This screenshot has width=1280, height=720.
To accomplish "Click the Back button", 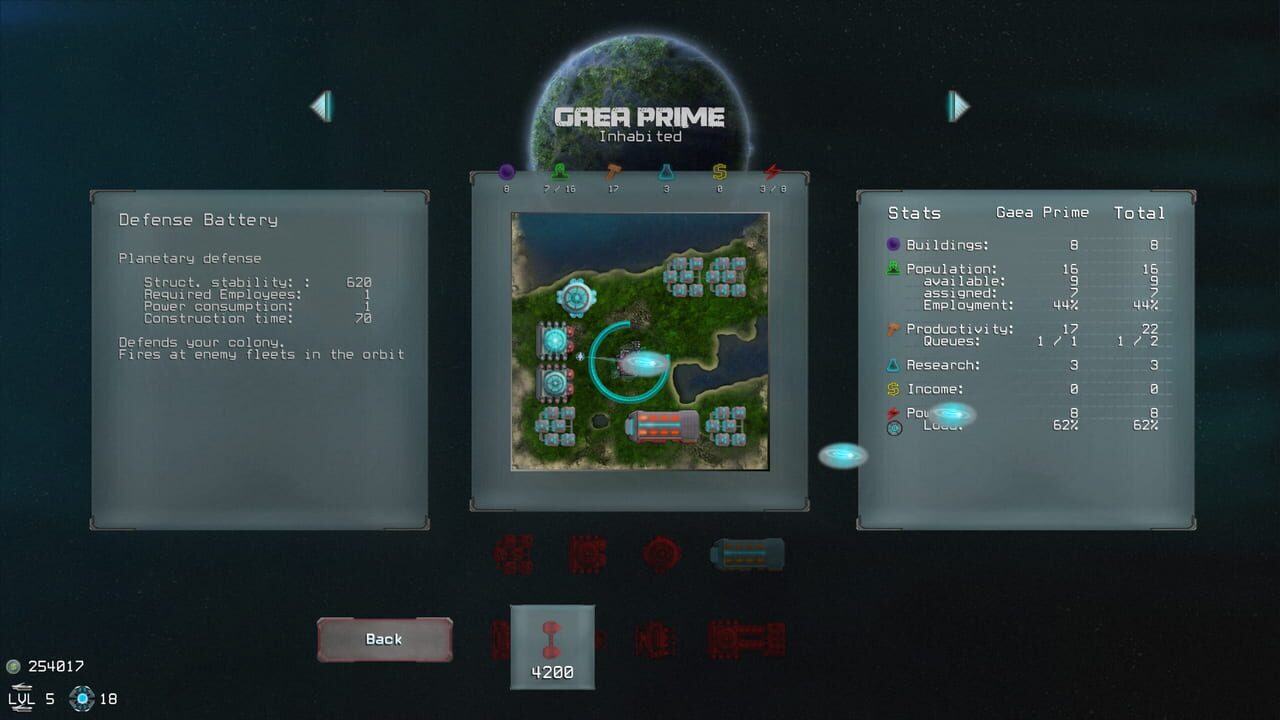I will 384,638.
